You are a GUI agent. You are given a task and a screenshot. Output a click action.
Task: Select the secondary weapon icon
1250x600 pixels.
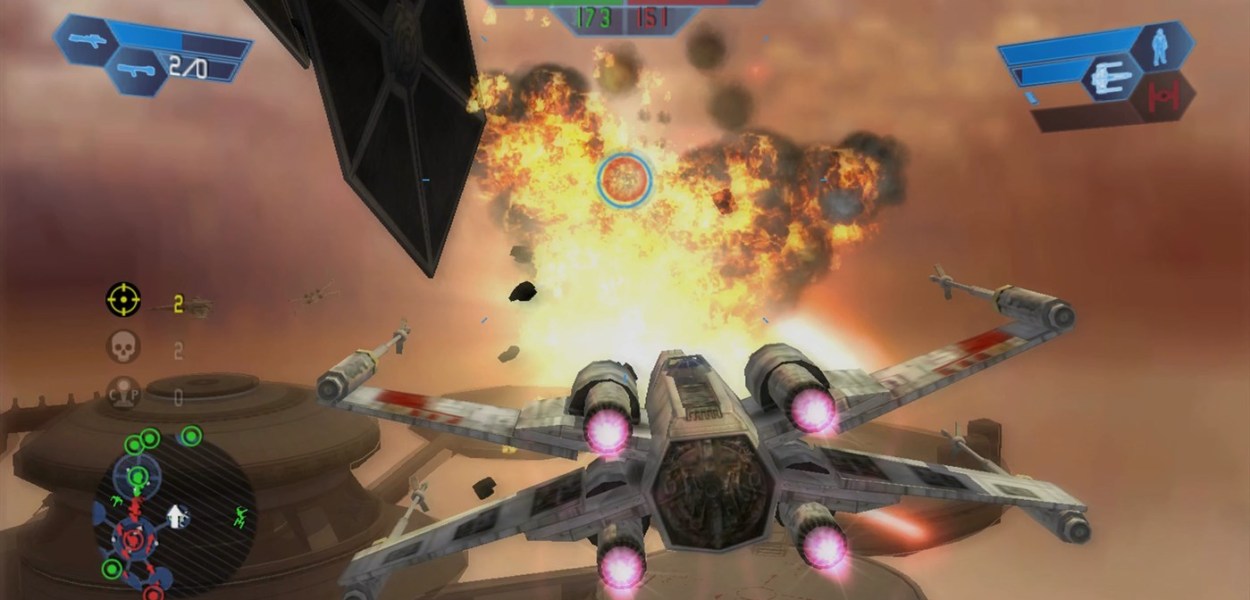(135, 70)
